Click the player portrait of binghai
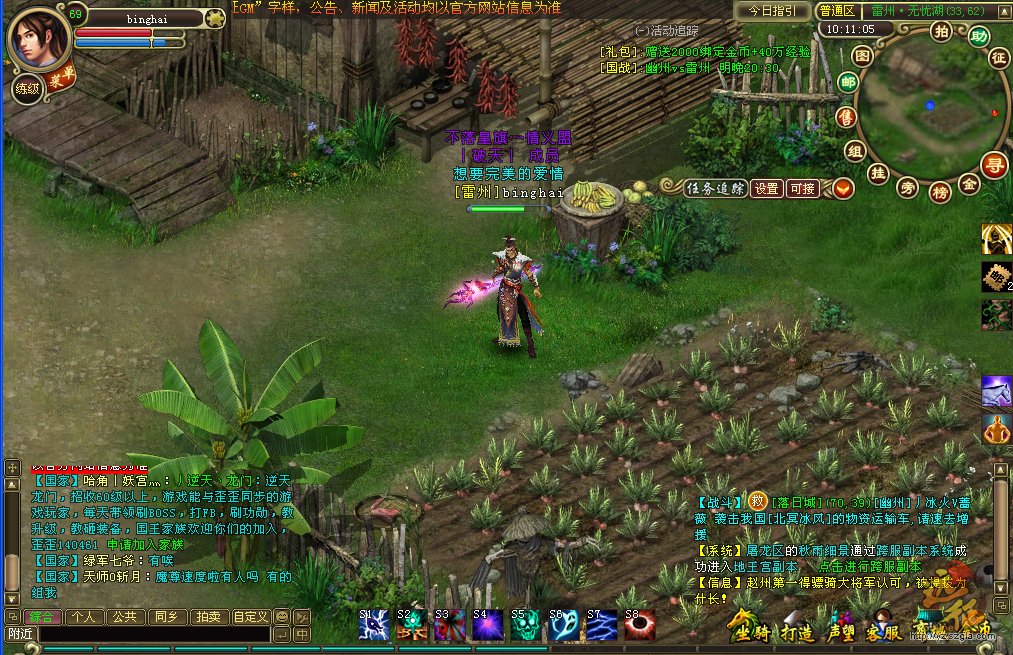The image size is (1013, 655). [x=38, y=39]
